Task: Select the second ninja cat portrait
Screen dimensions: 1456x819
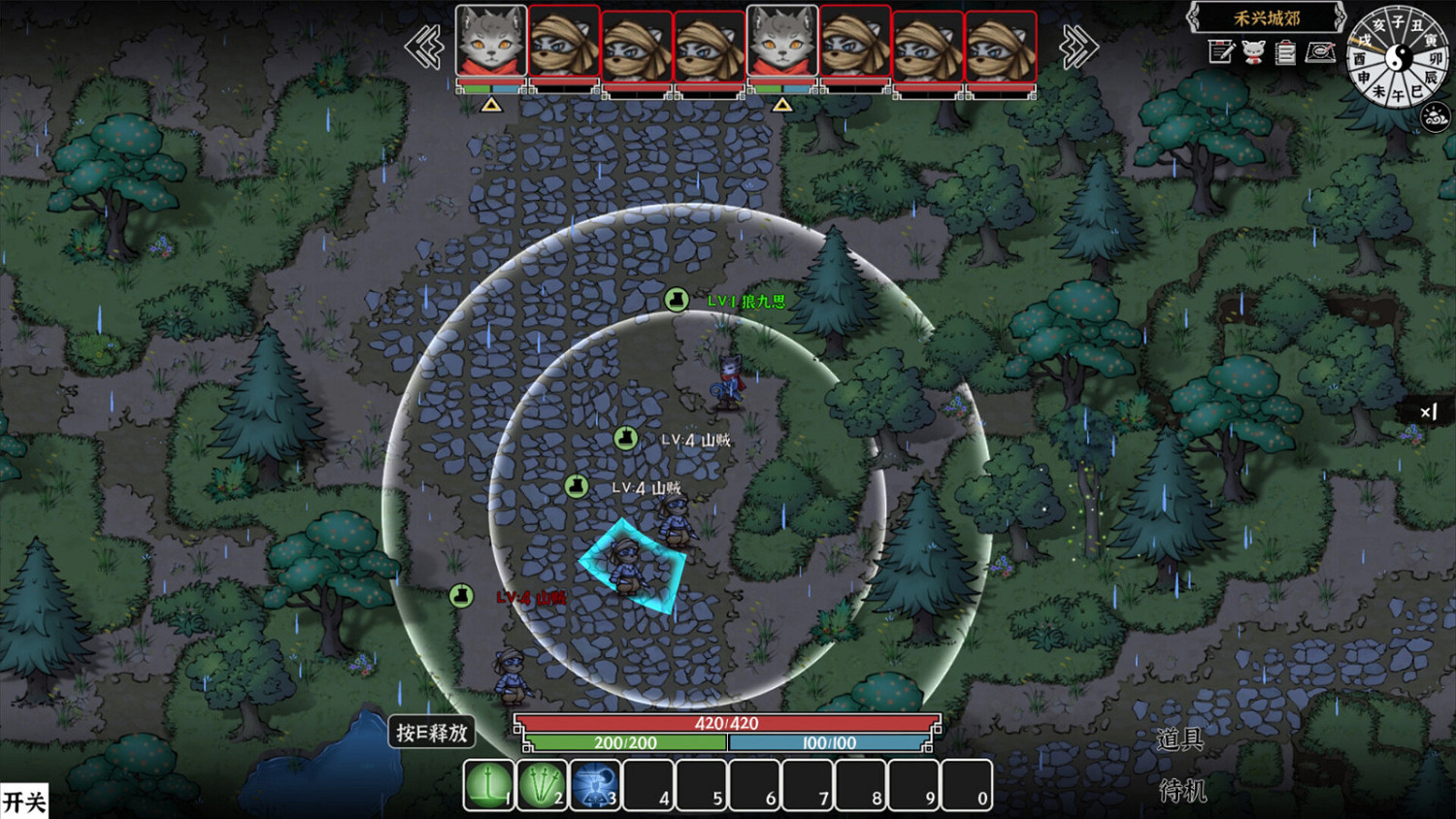Action: point(563,44)
